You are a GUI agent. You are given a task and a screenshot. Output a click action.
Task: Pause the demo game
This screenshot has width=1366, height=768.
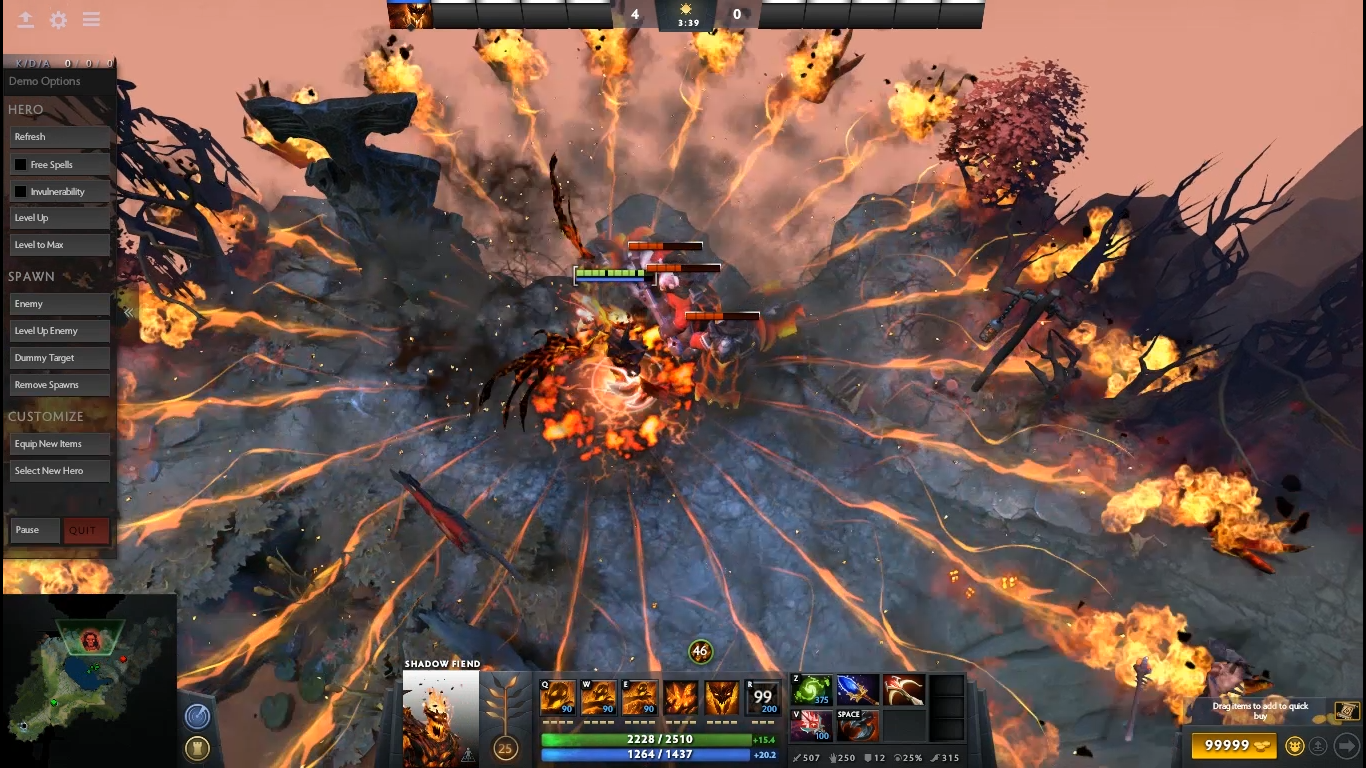[35, 530]
